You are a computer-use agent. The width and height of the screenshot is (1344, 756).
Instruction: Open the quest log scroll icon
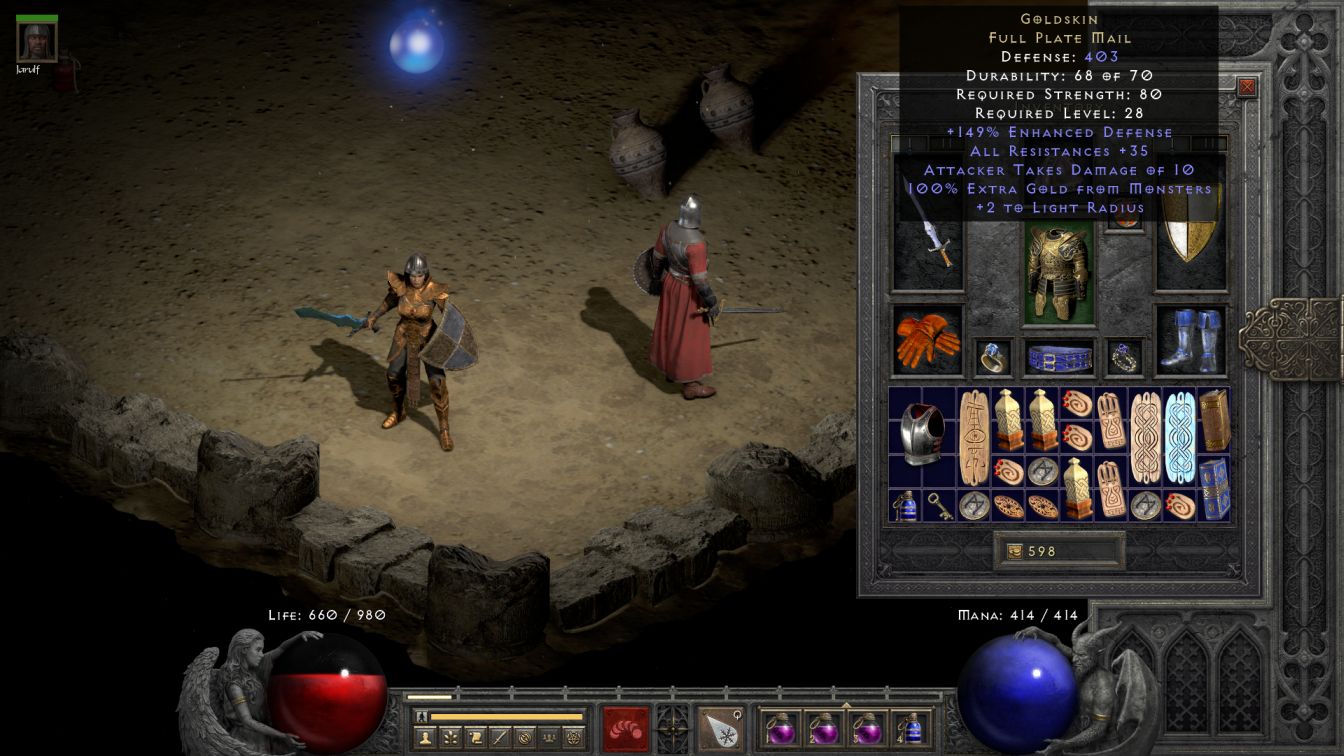click(x=474, y=738)
